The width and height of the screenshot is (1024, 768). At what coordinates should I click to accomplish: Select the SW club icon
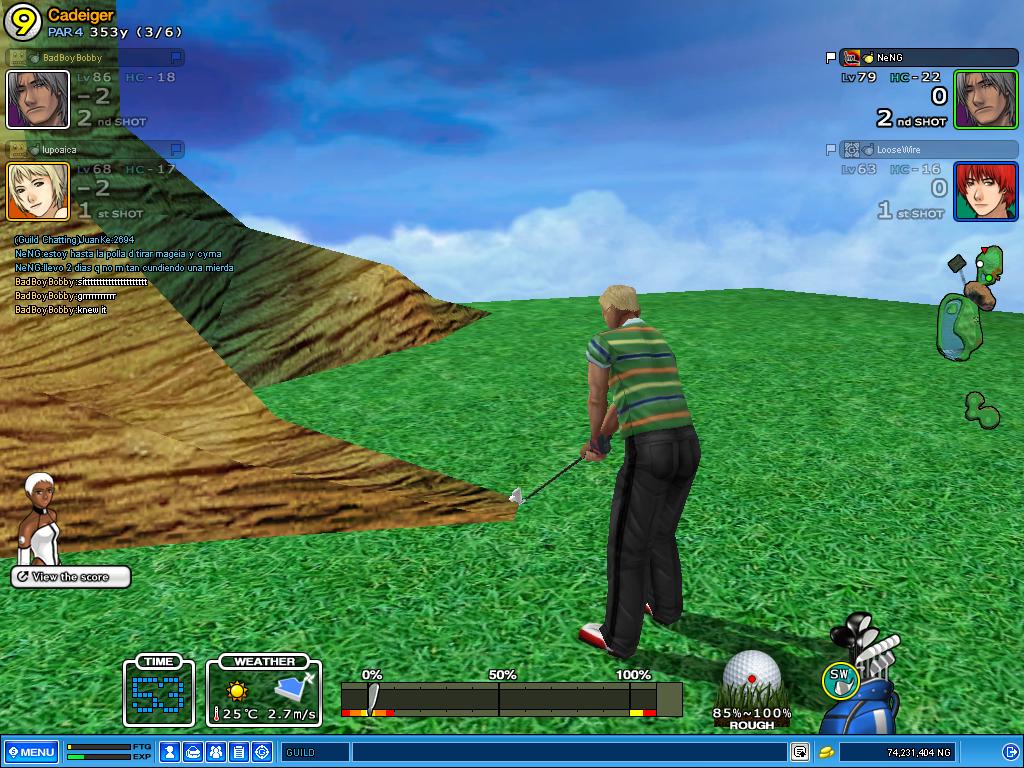tap(840, 680)
